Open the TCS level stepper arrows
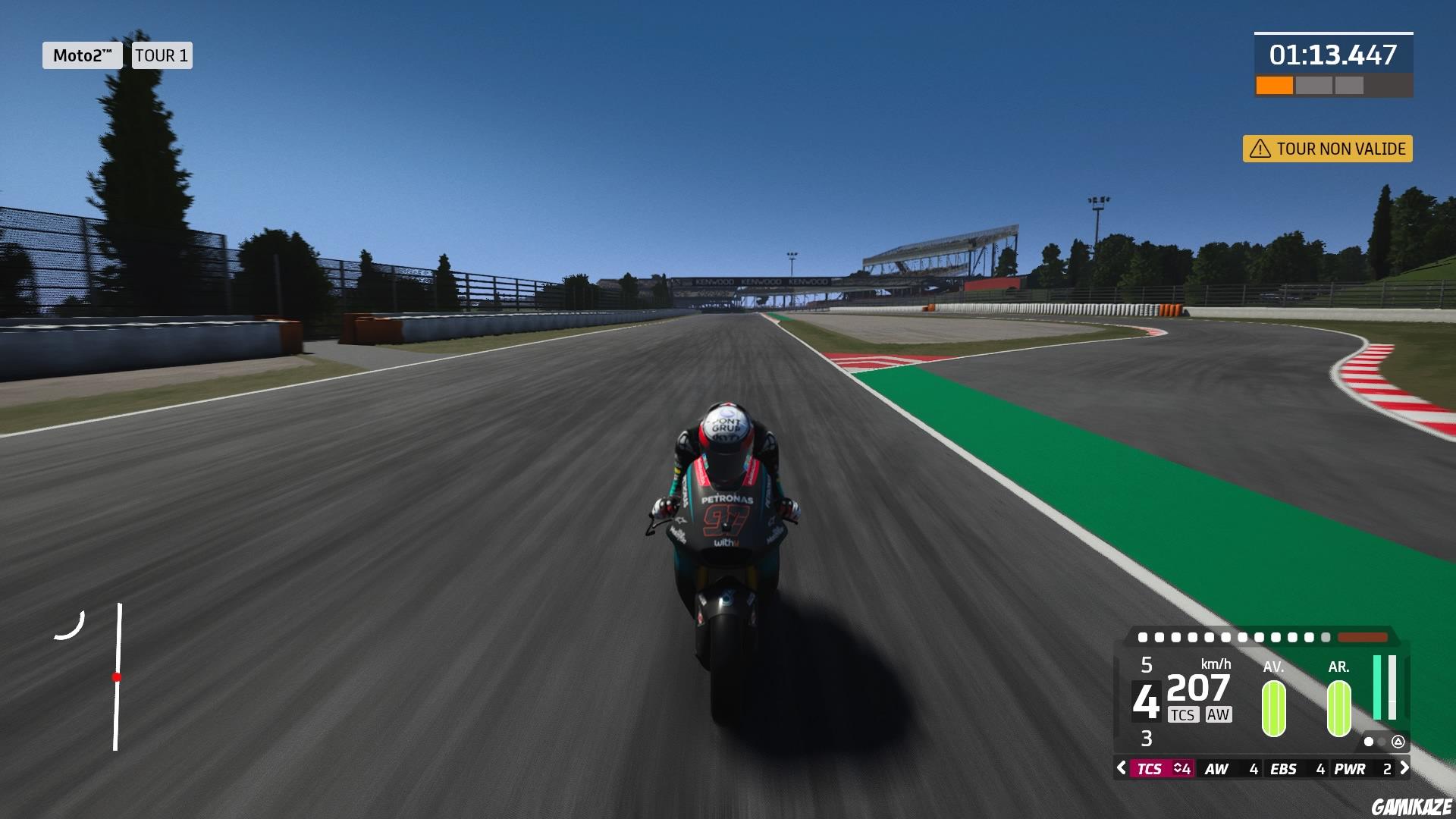This screenshot has width=1456, height=819. point(1178,769)
